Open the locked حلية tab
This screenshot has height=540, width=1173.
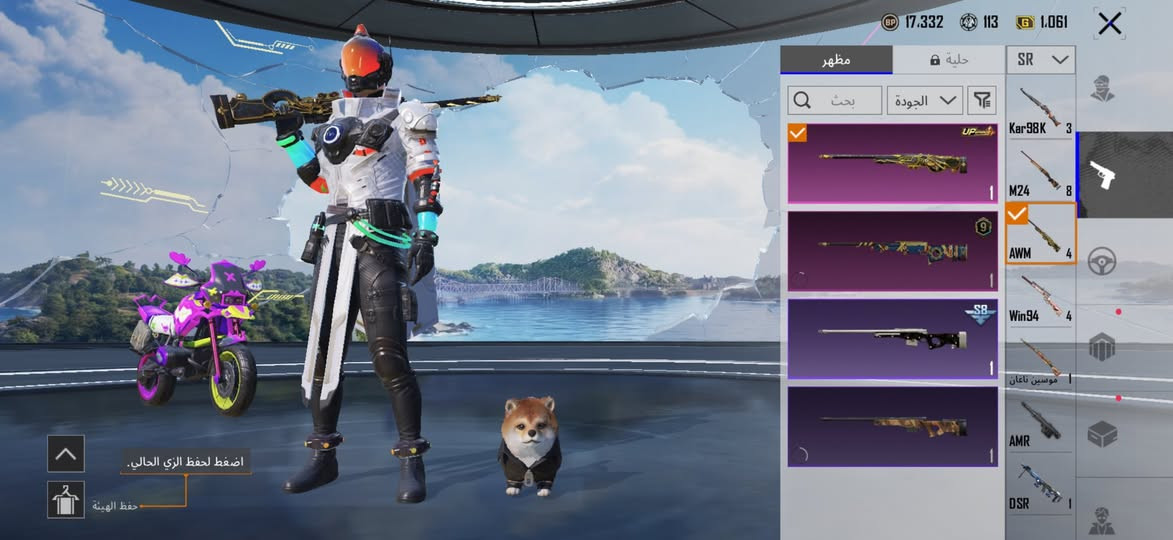(x=948, y=60)
